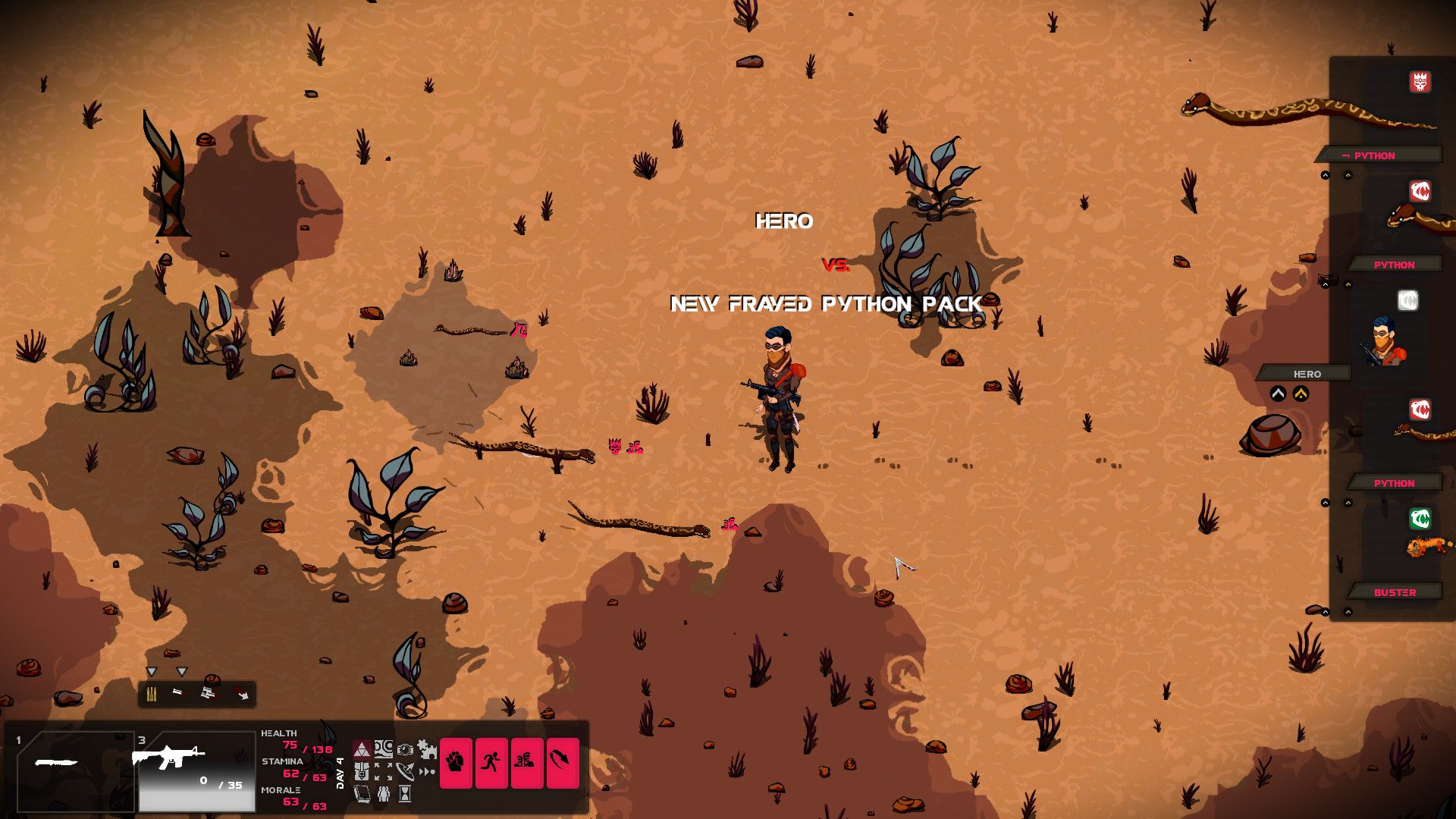Click the four-arrows expand icon
1456x819 pixels.
(x=384, y=772)
